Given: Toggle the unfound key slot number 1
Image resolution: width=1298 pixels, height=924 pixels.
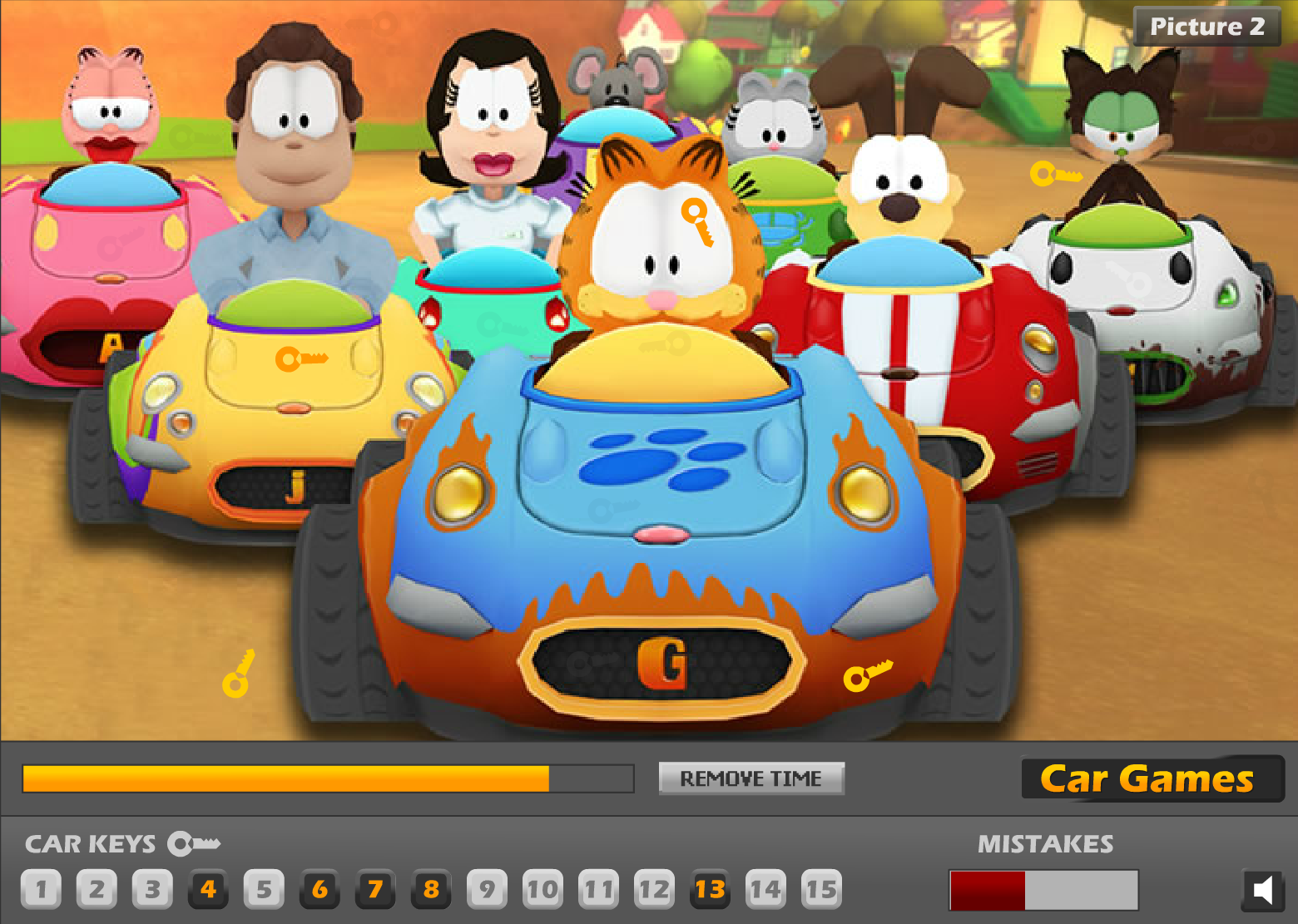Looking at the screenshot, I should pos(40,888).
